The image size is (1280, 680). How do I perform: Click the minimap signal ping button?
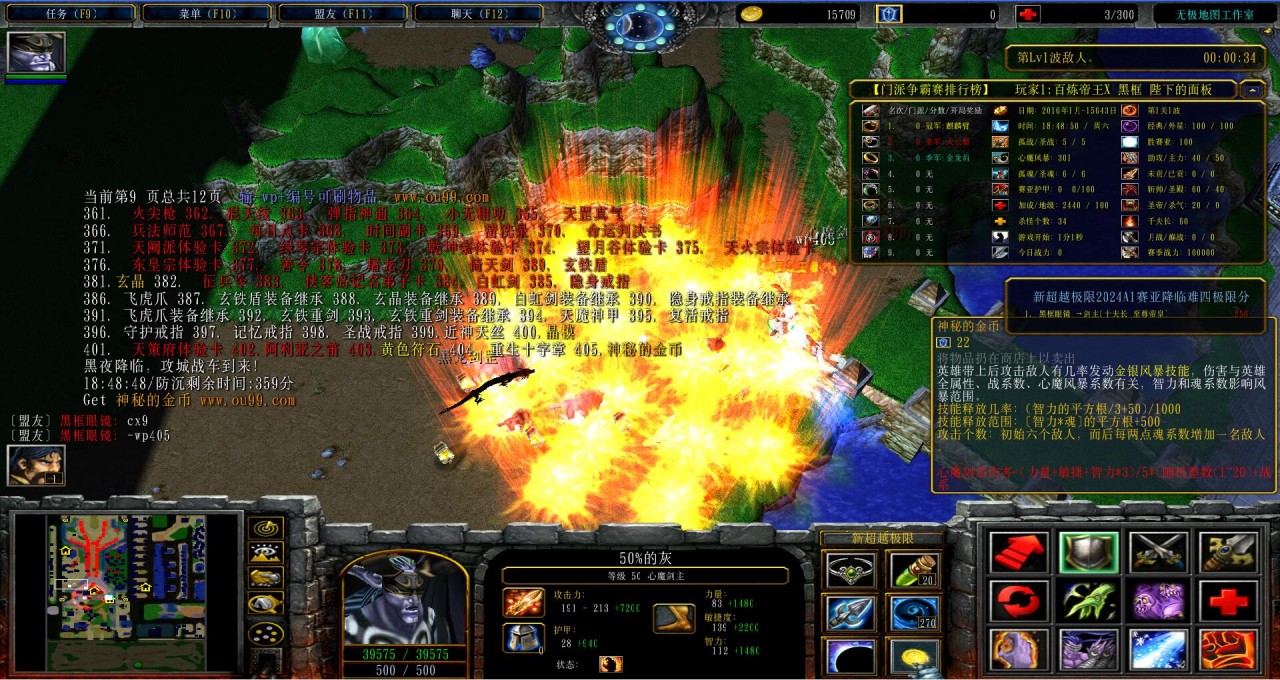coord(265,527)
